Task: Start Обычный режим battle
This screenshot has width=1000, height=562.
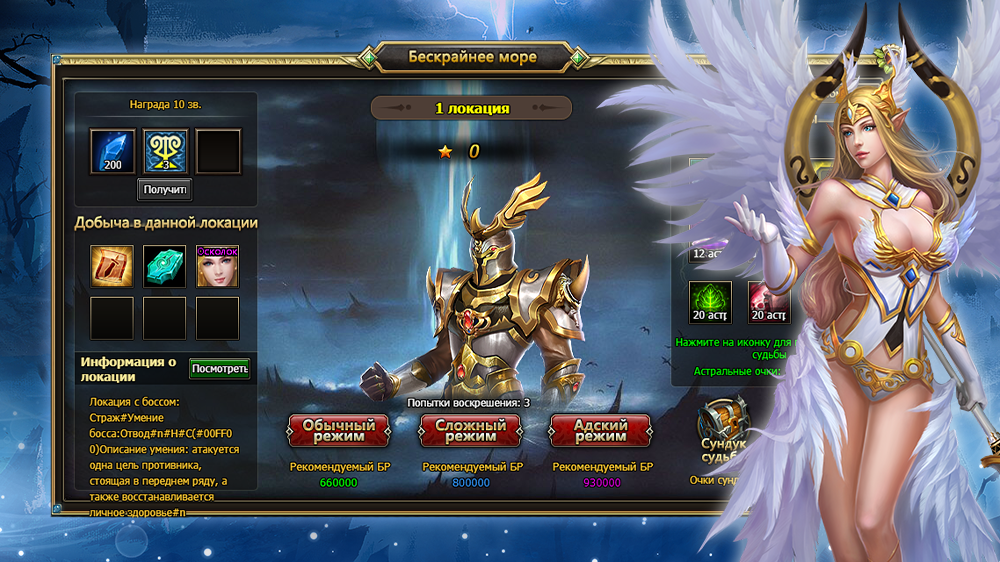Action: click(338, 431)
